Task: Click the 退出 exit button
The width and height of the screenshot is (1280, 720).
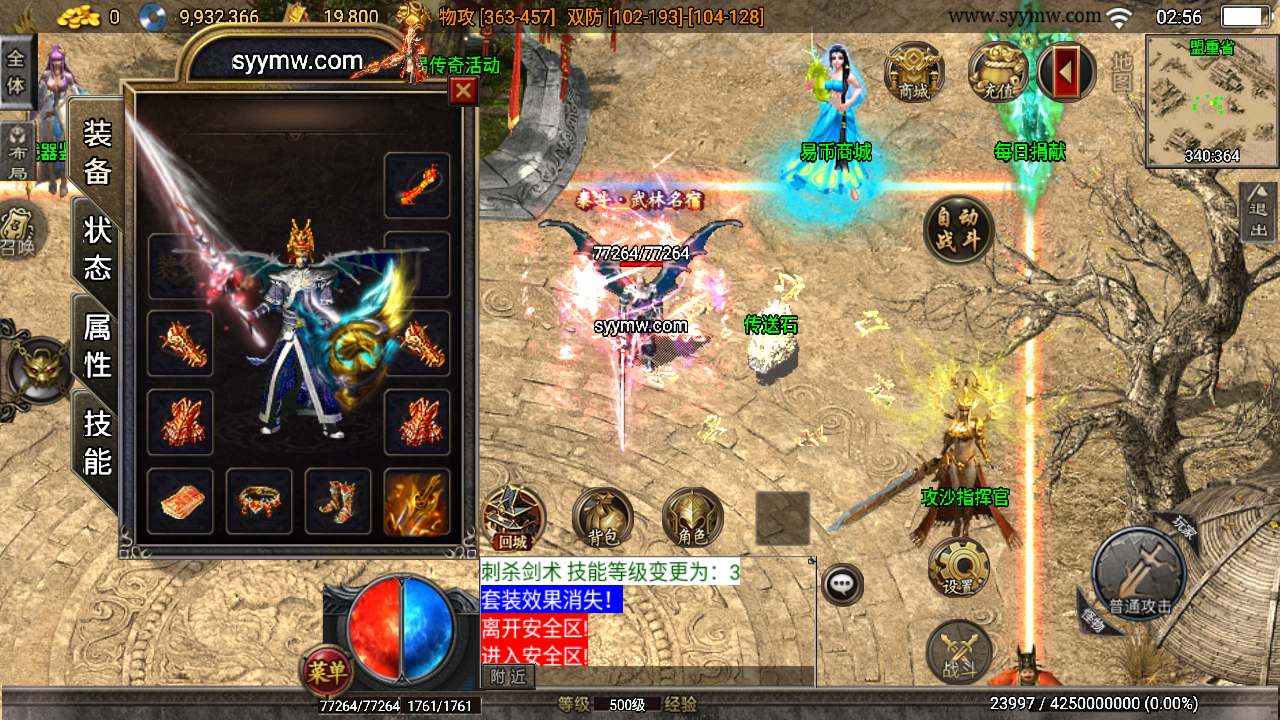Action: tap(1258, 212)
